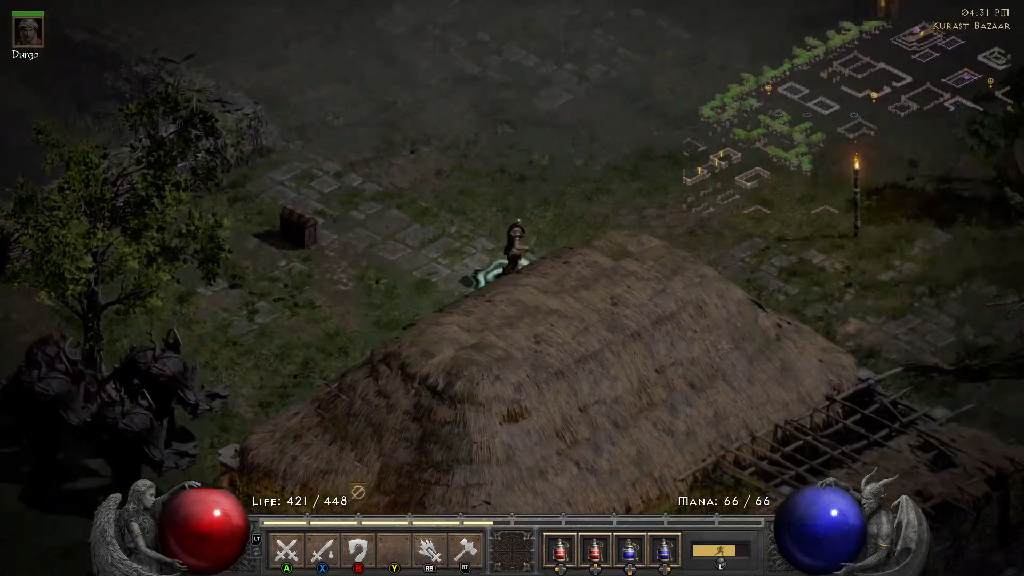
Task: Use the shield skill icon
Action: pos(357,550)
